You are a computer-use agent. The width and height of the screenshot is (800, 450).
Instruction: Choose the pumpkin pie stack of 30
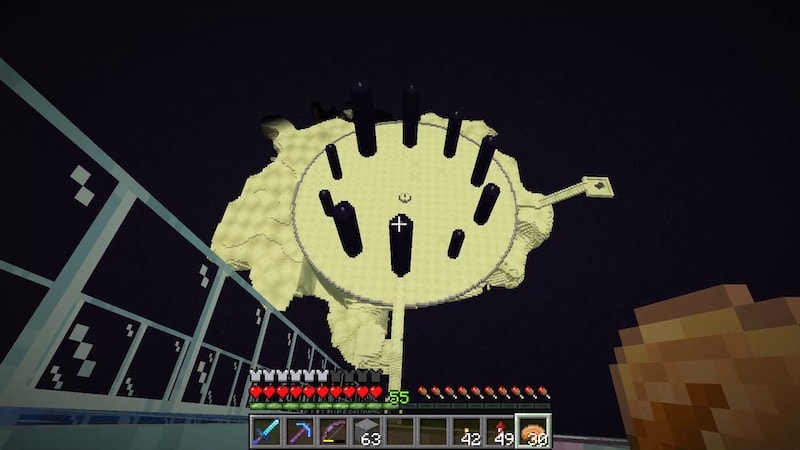(533, 432)
